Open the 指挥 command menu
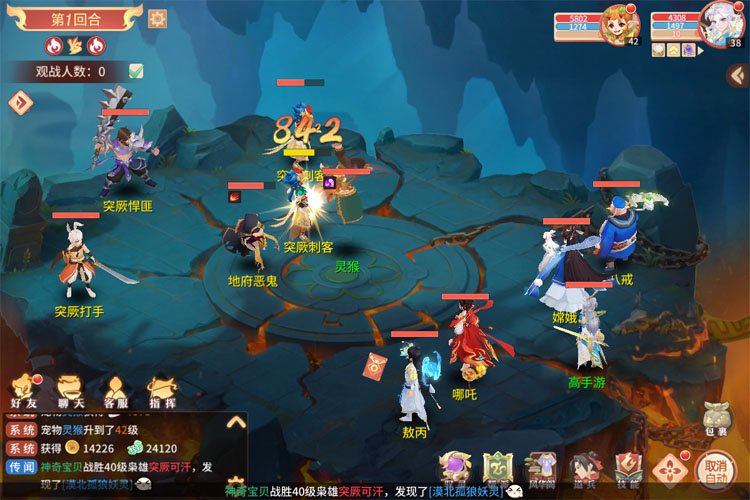This screenshot has width=750, height=500. point(162,390)
